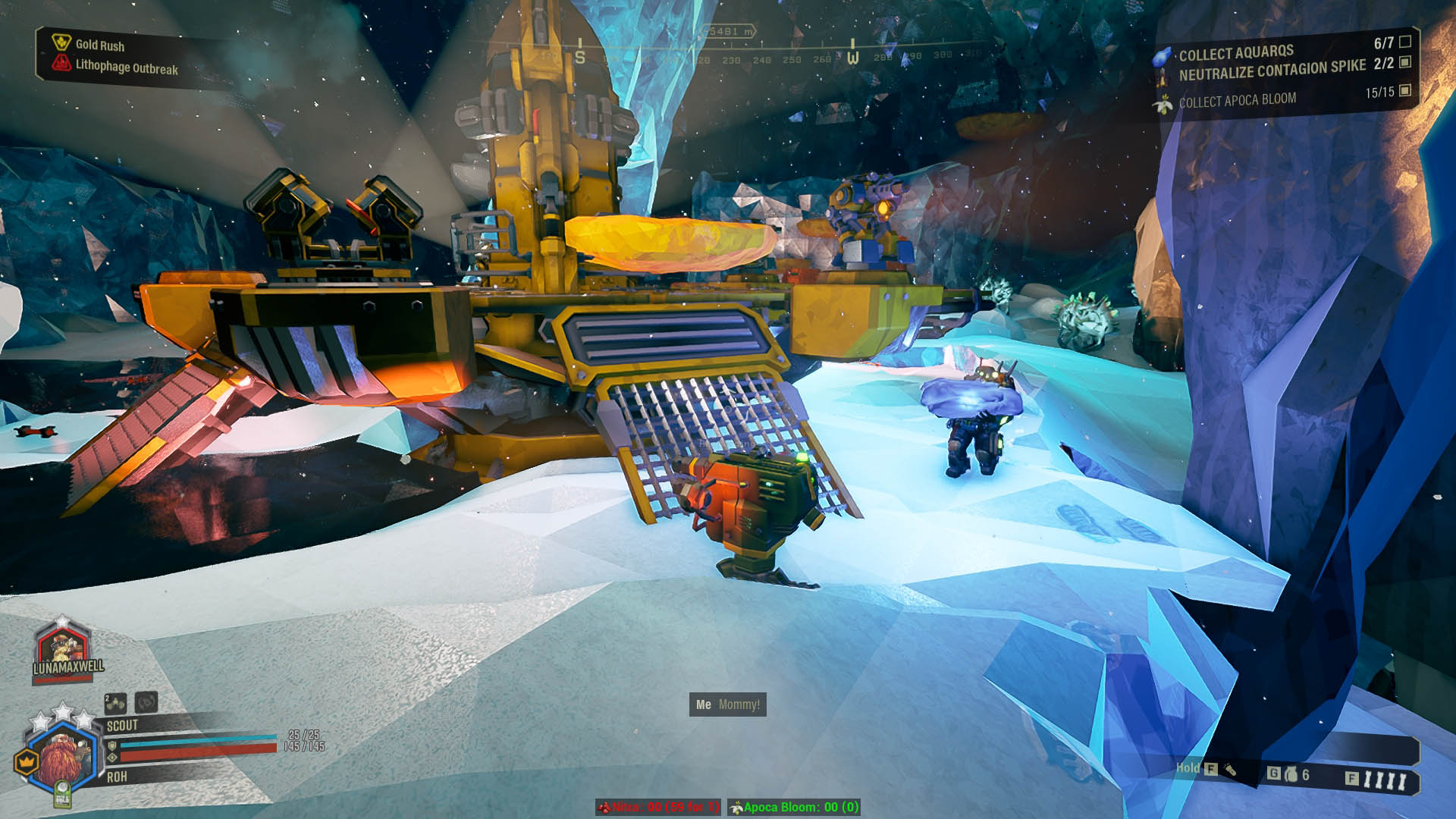Select the shield icon next to the blue bar
The width and height of the screenshot is (1456, 819).
tap(113, 747)
